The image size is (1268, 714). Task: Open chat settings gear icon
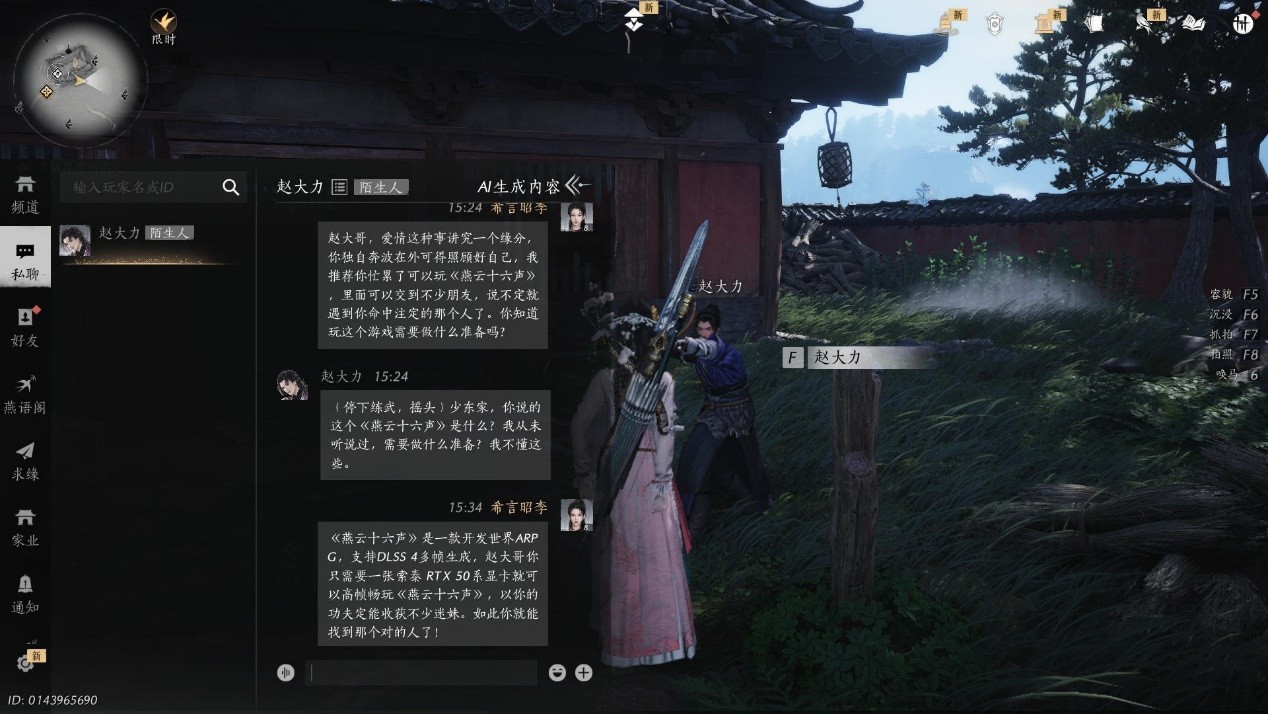coord(25,662)
